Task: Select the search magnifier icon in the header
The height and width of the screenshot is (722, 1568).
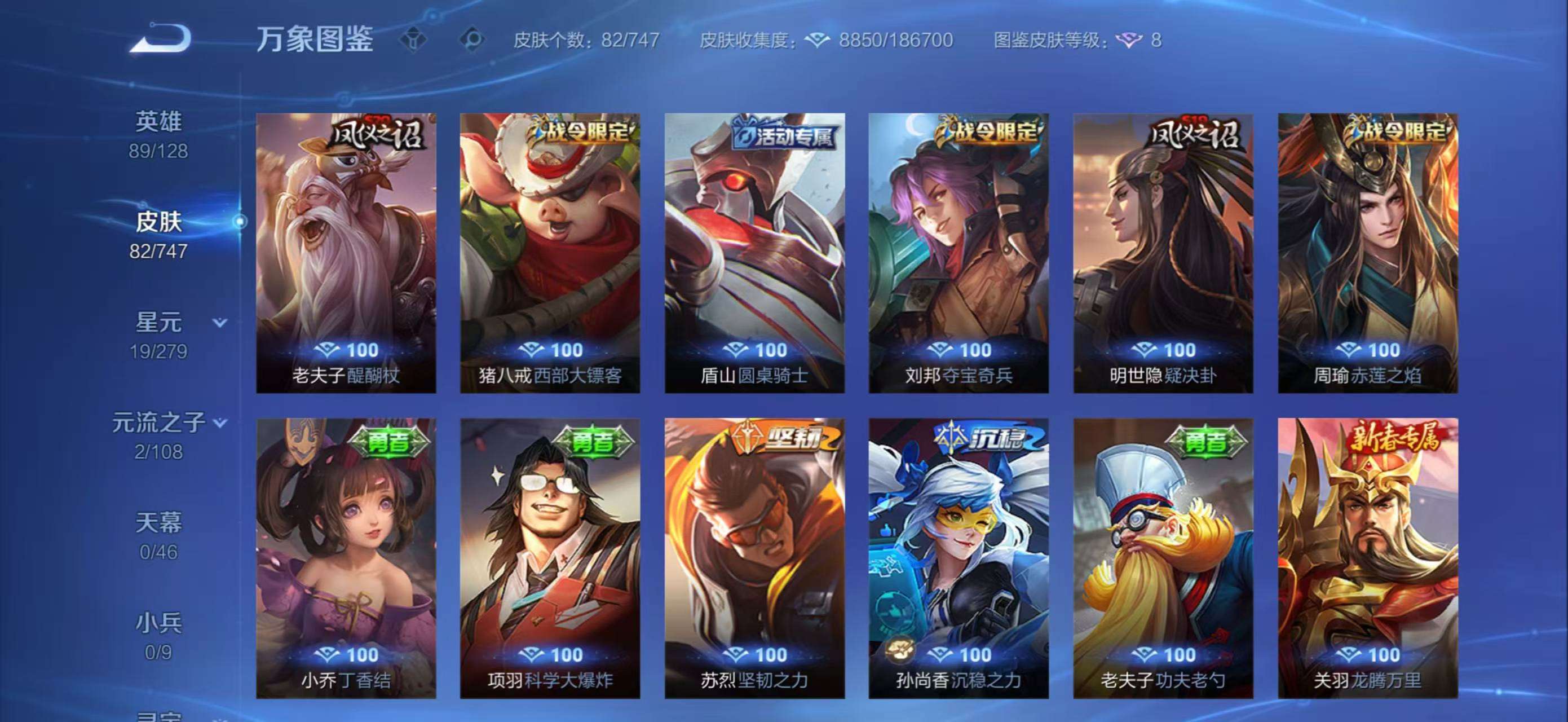Action: click(472, 39)
